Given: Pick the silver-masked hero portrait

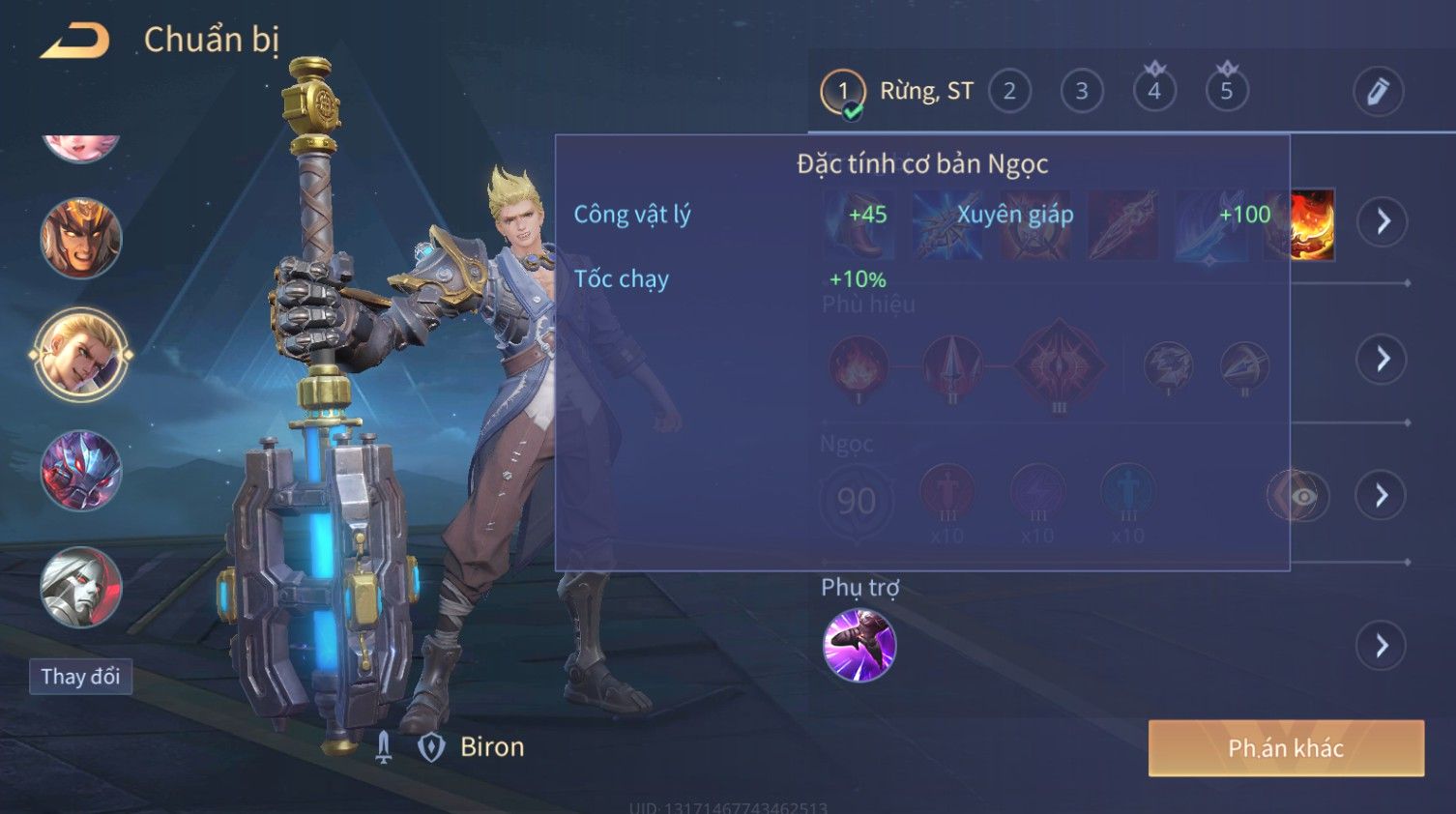Looking at the screenshot, I should 81,588.
